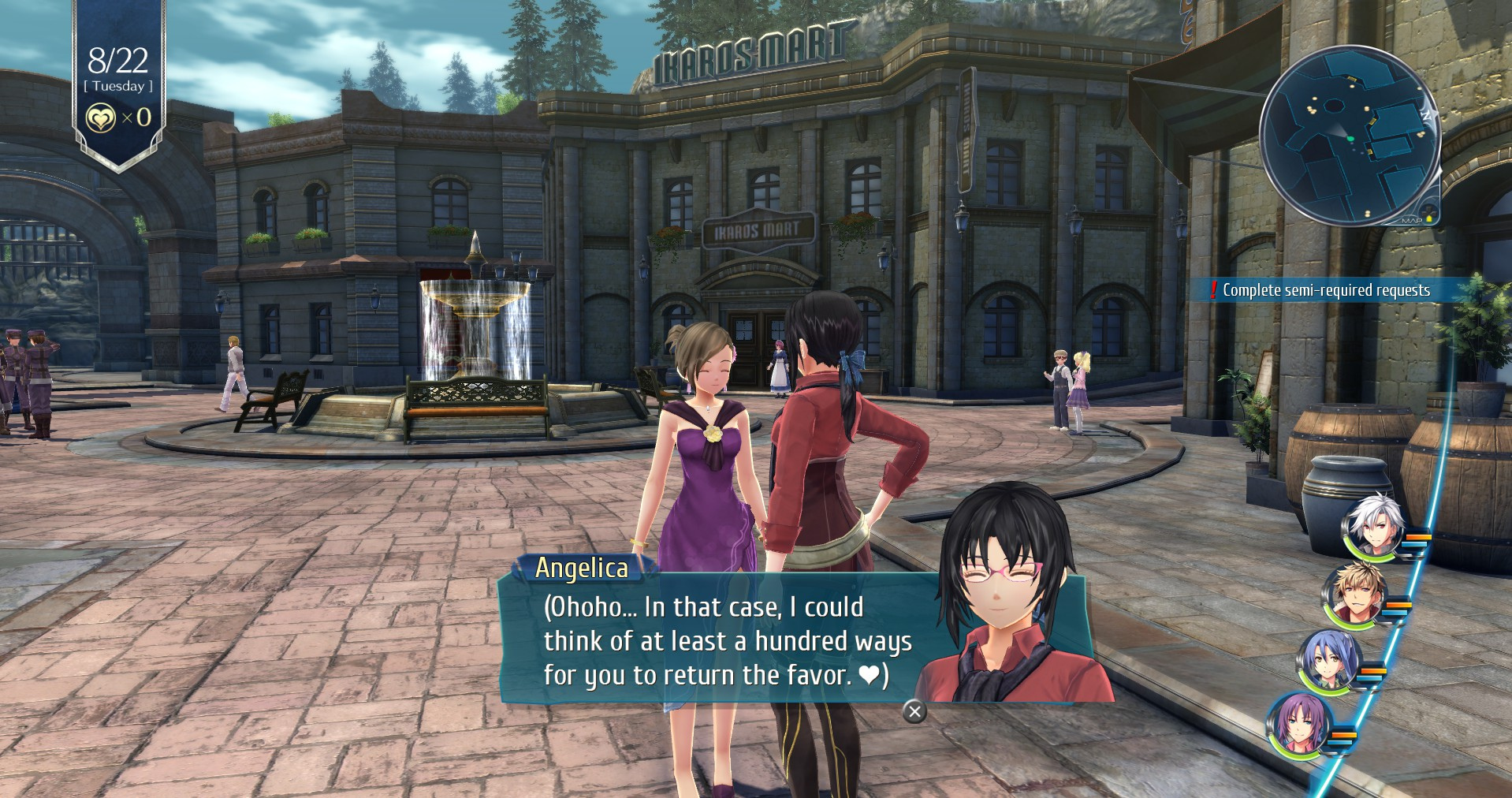Select the blond-haired party member portrait
The height and width of the screenshot is (798, 1512).
coord(1355,595)
